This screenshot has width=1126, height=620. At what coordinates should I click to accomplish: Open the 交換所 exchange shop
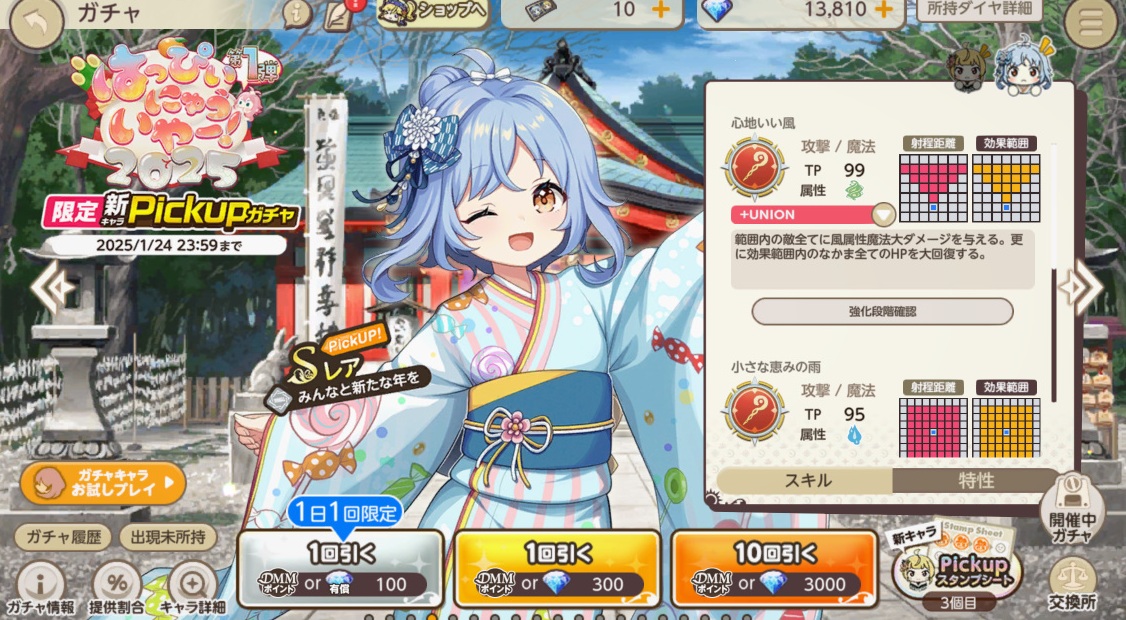point(1074,586)
